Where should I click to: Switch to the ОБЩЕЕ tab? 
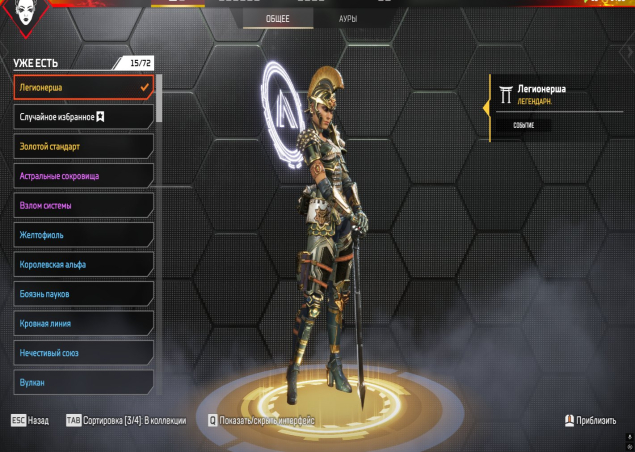[278, 19]
